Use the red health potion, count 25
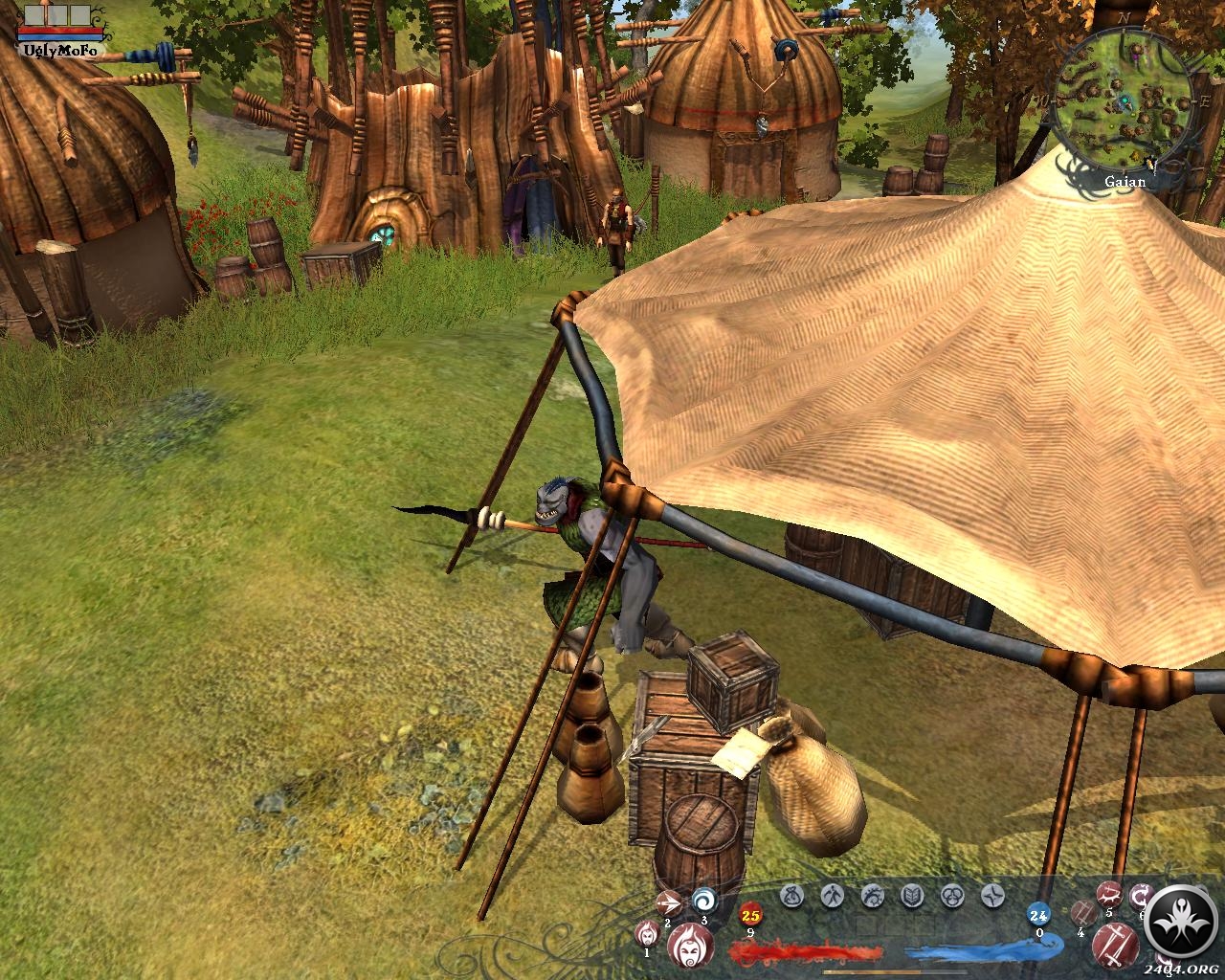 (x=749, y=916)
